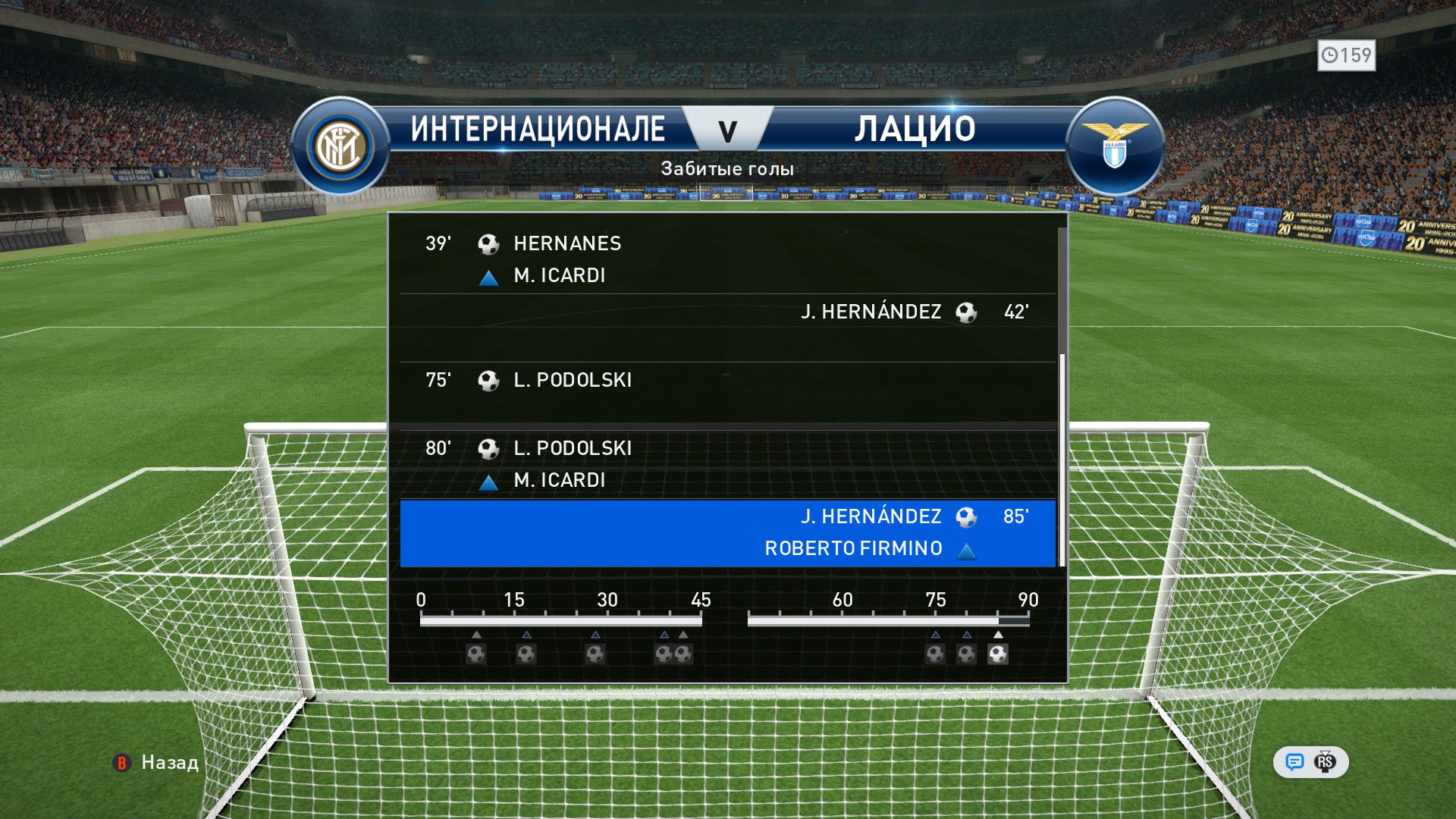Image resolution: width=1456 pixels, height=819 pixels.
Task: Select highlighted J. Hernández 85' goal row
Action: coord(726,532)
